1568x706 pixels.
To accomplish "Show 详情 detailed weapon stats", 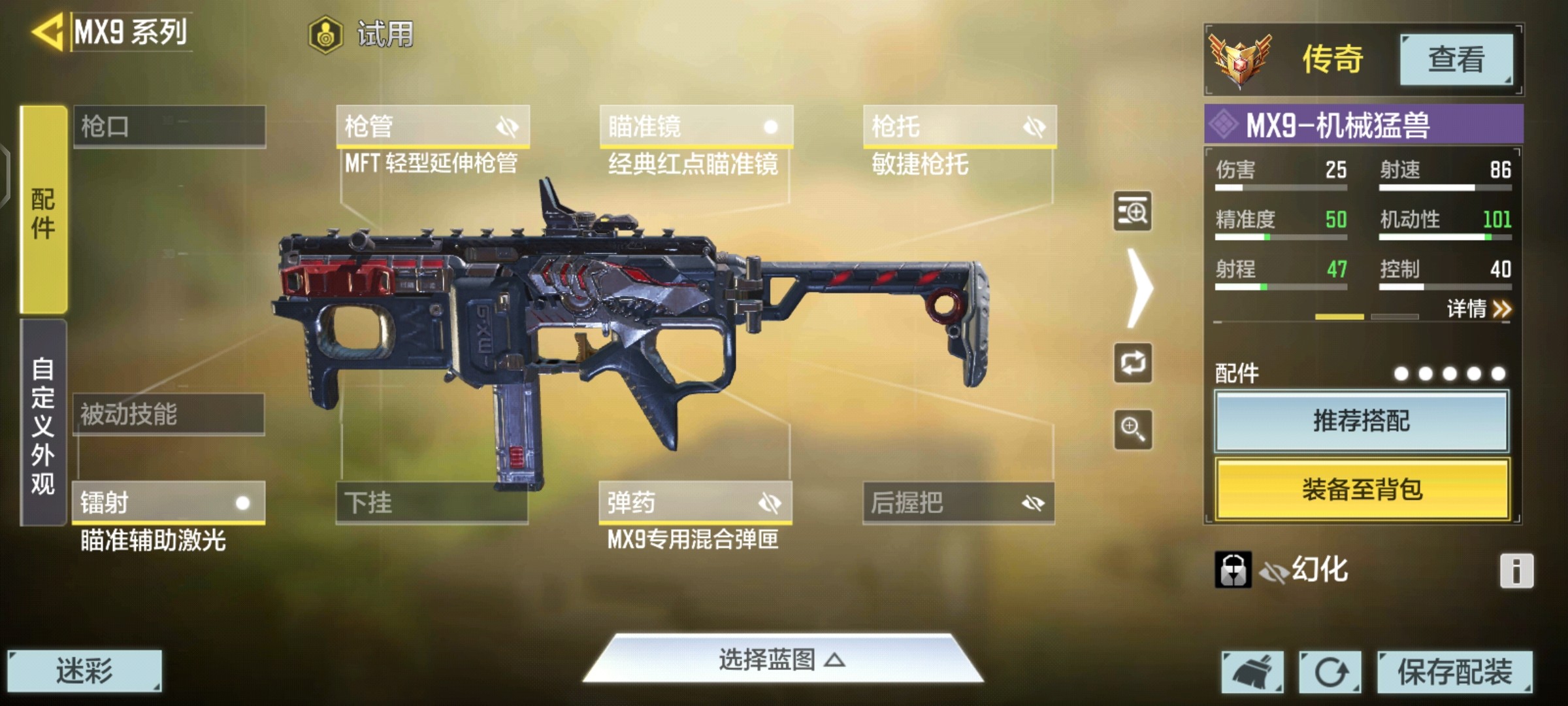I will [1478, 309].
